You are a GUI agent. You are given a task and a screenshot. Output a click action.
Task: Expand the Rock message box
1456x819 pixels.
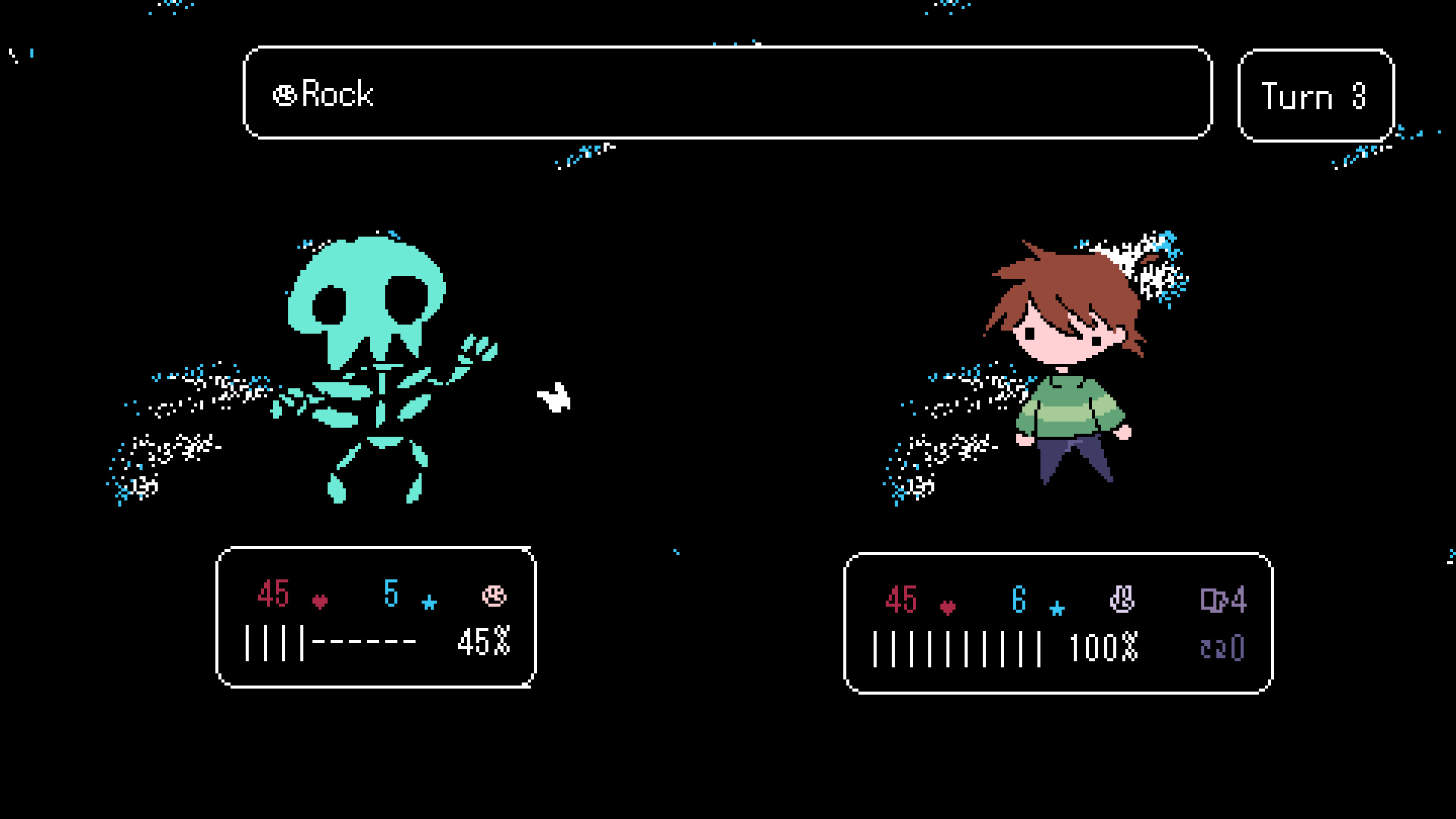[726, 94]
